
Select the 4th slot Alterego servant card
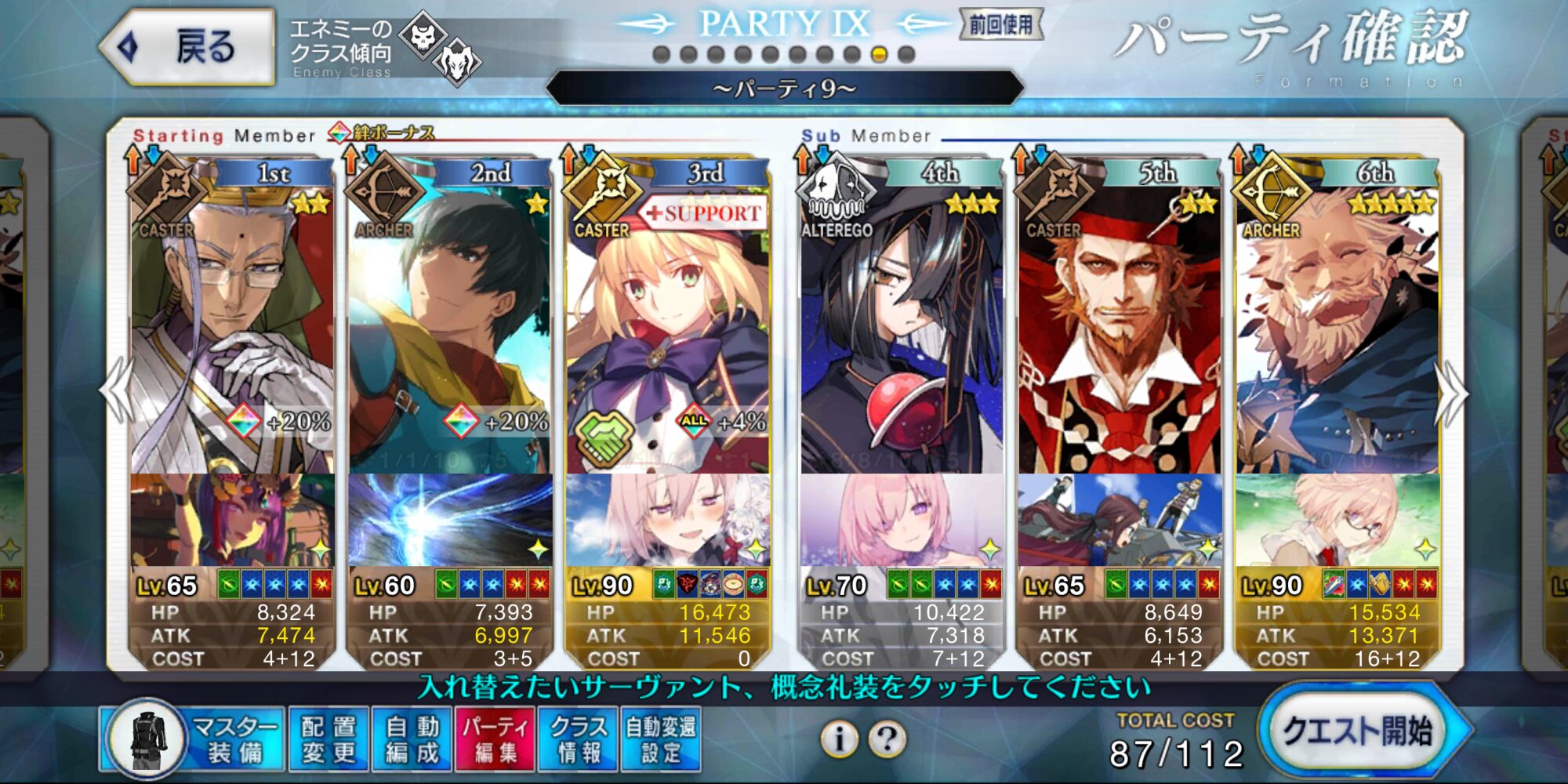click(902, 329)
